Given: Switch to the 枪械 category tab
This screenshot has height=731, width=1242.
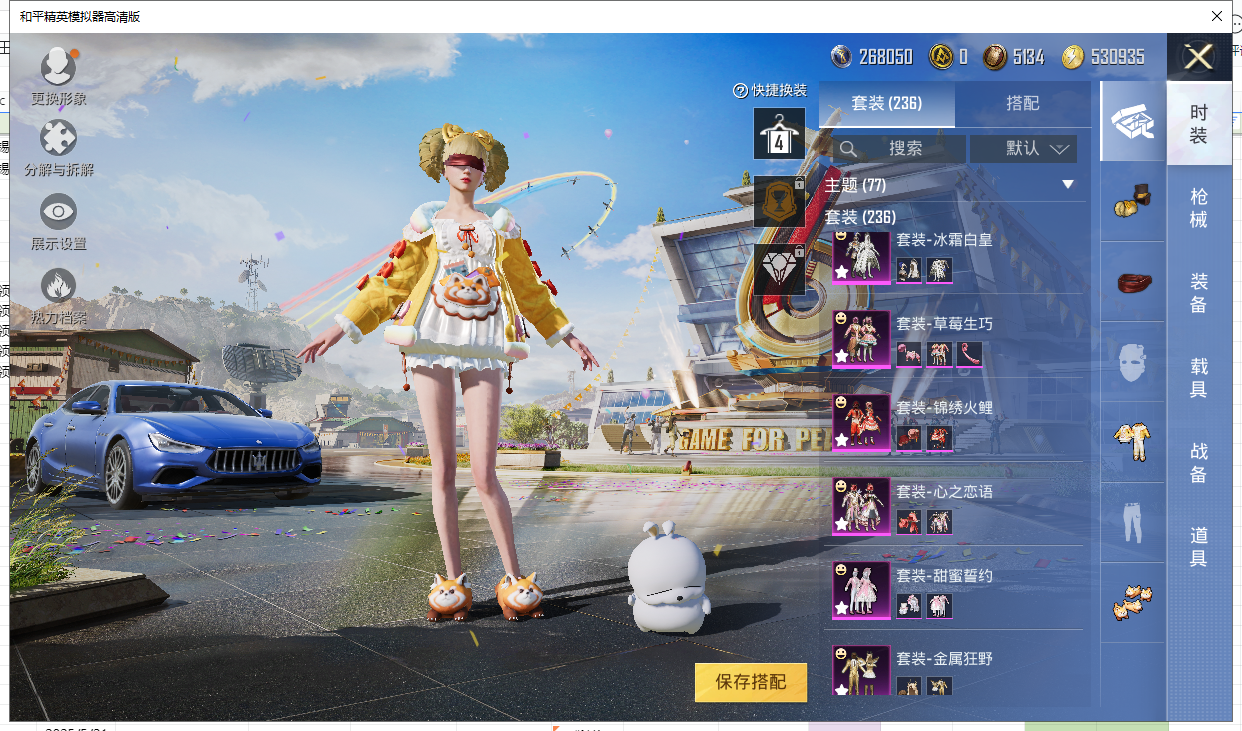Looking at the screenshot, I should 1198,208.
